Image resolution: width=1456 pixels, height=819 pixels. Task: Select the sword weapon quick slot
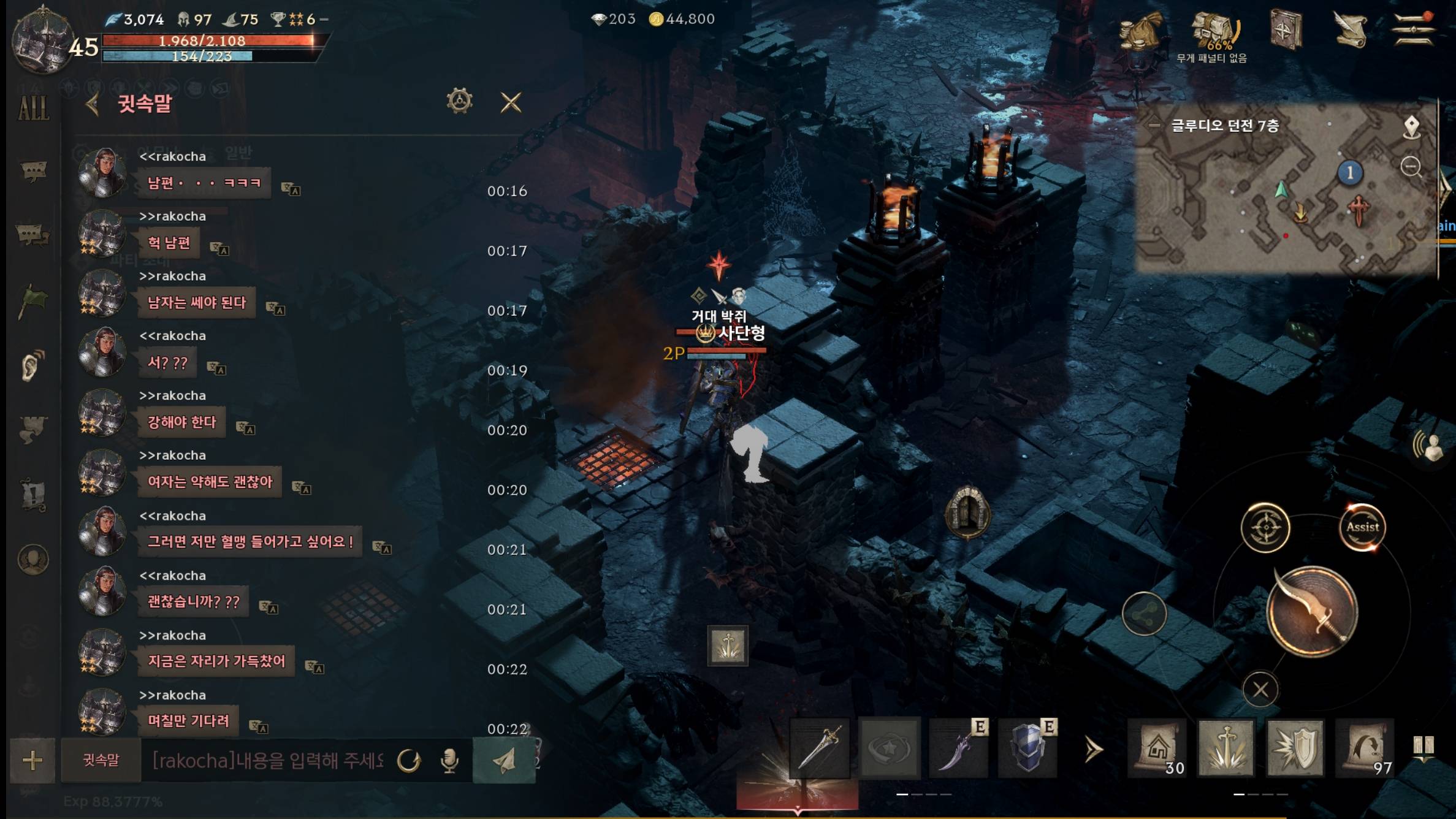click(x=820, y=749)
